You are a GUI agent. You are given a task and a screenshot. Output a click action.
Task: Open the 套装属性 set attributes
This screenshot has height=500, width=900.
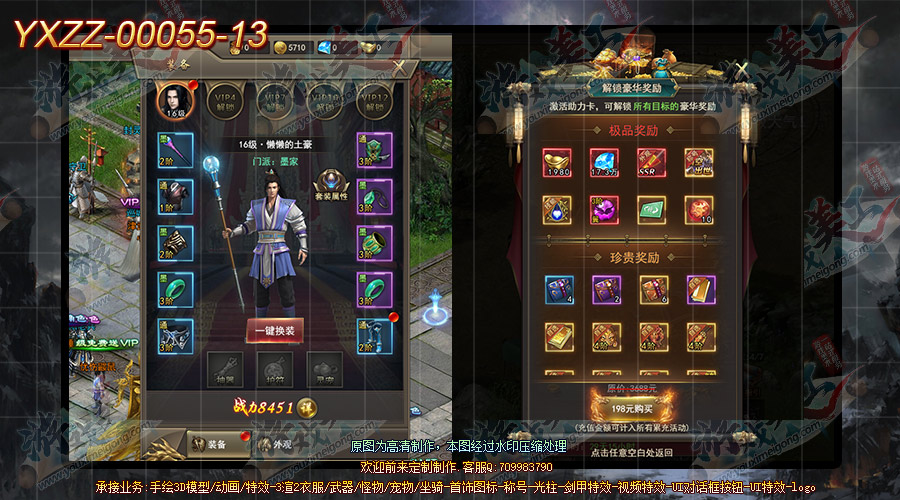[x=330, y=184]
